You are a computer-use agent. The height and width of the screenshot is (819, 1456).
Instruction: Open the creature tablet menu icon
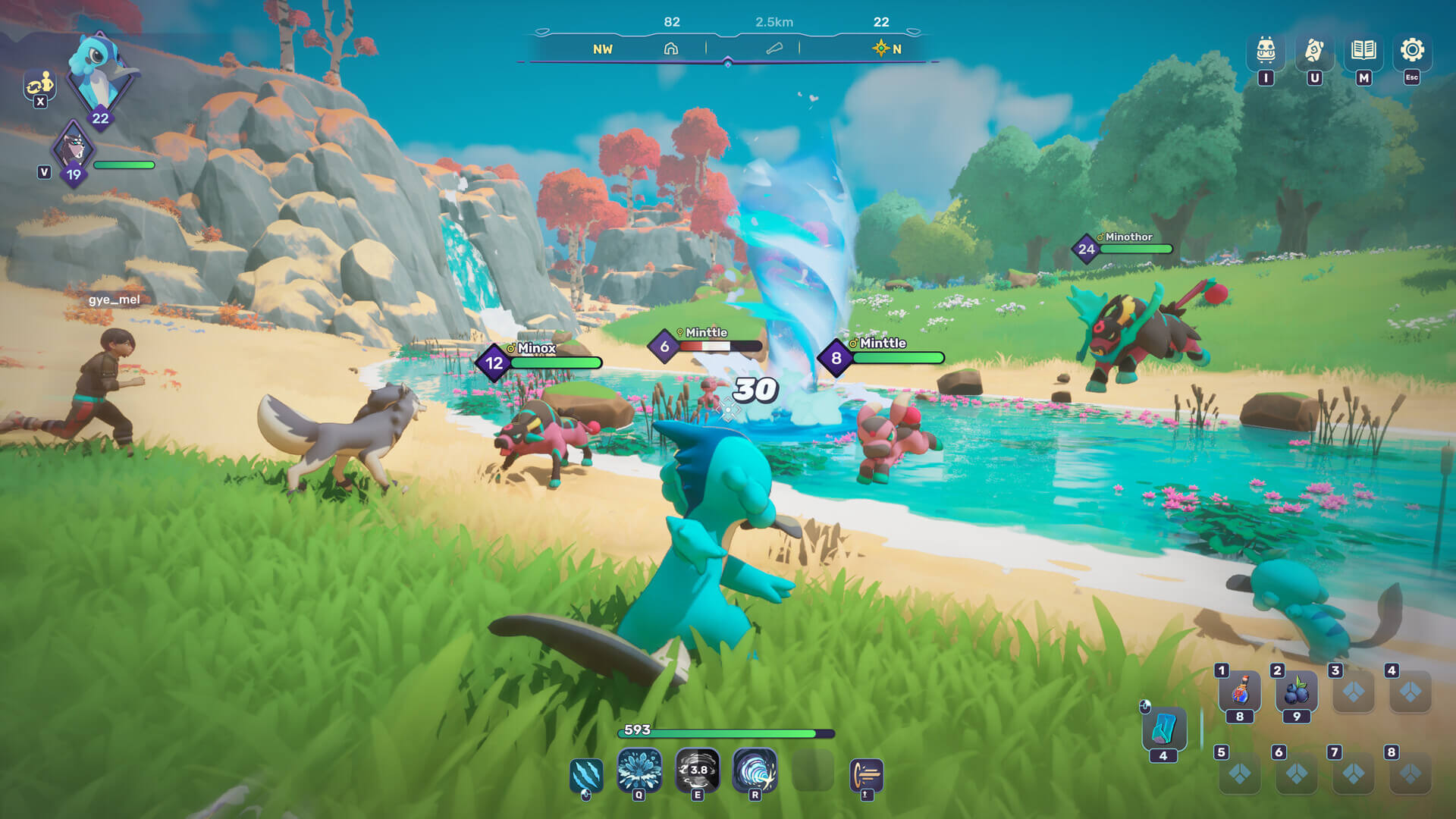(1314, 51)
